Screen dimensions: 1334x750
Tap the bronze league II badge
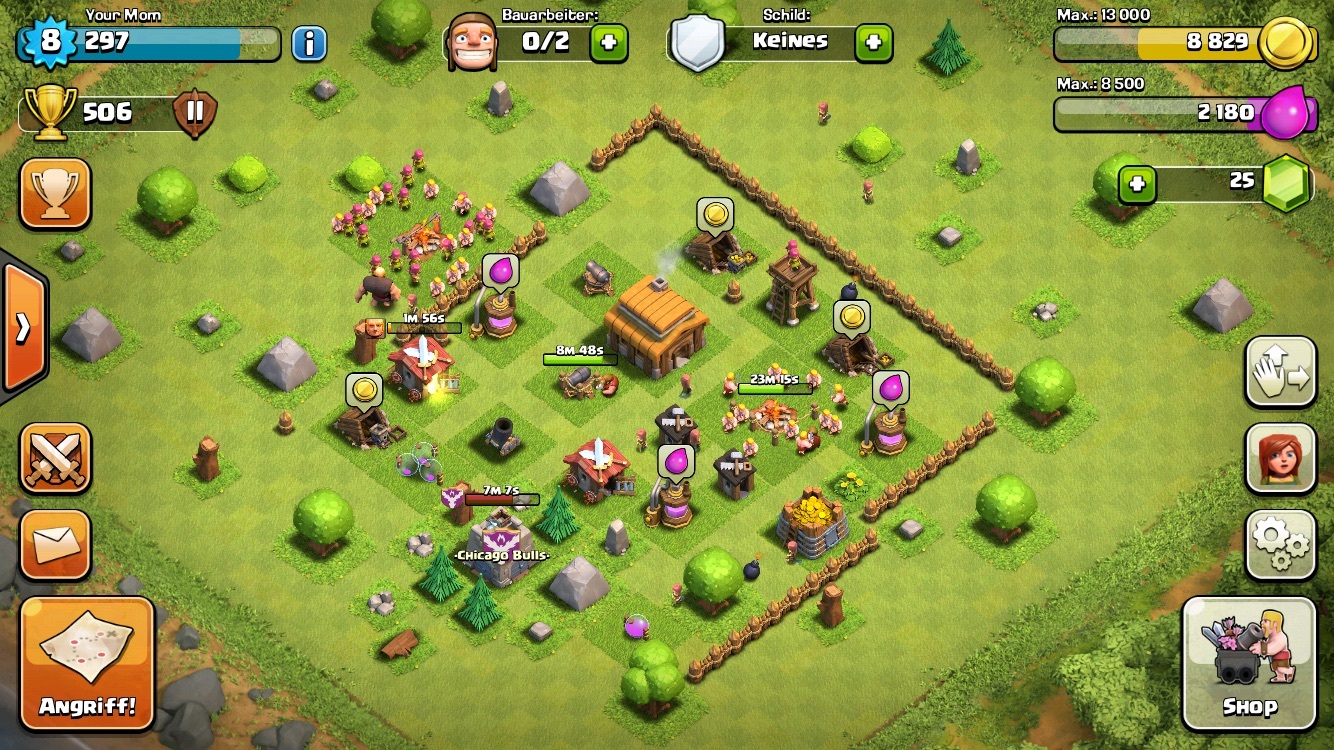pyautogui.click(x=195, y=113)
